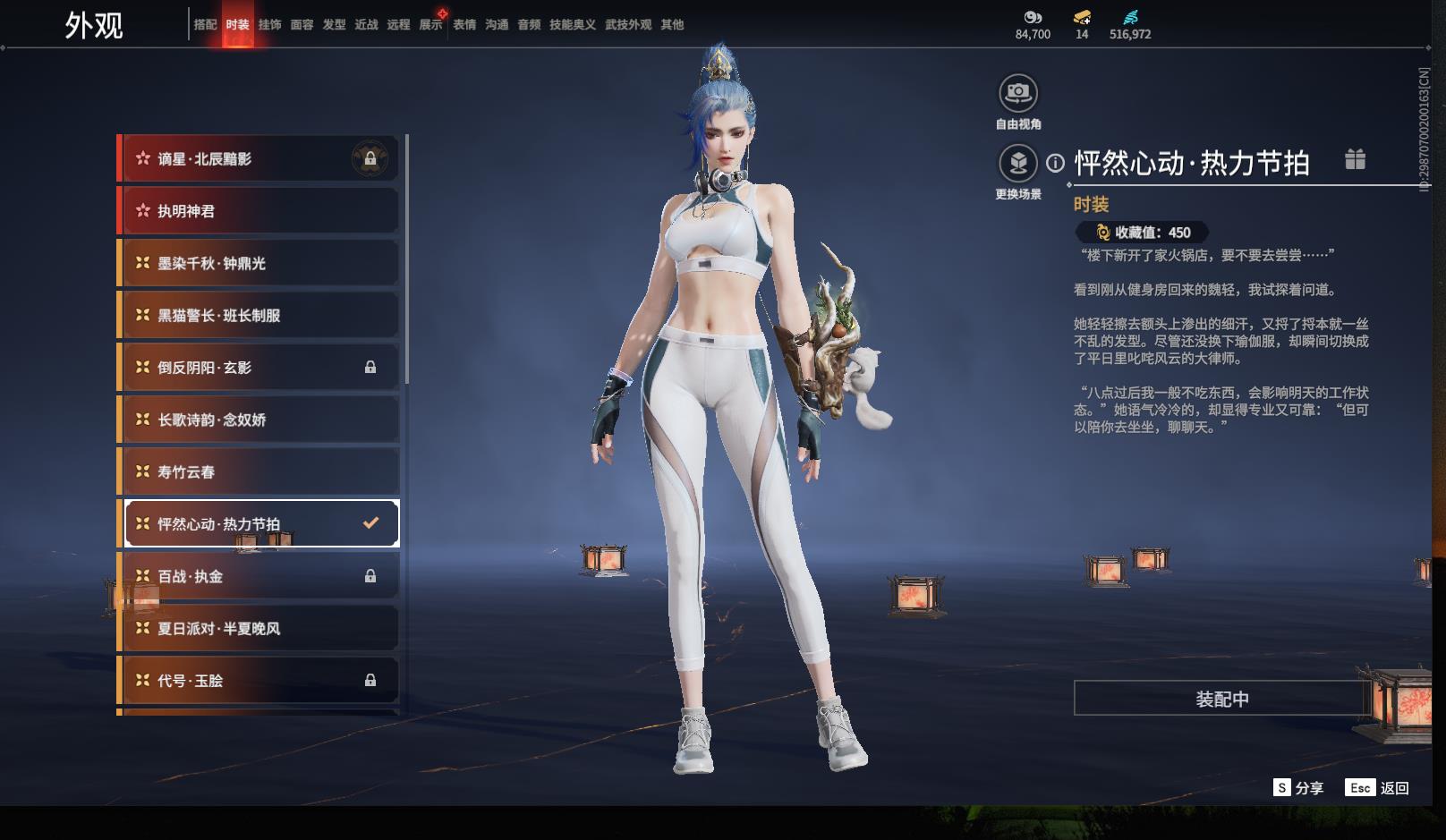Pick the 墨染千秋·钟鼎光 outfit
Viewport: 1446px width, 840px height.
pyautogui.click(x=258, y=263)
